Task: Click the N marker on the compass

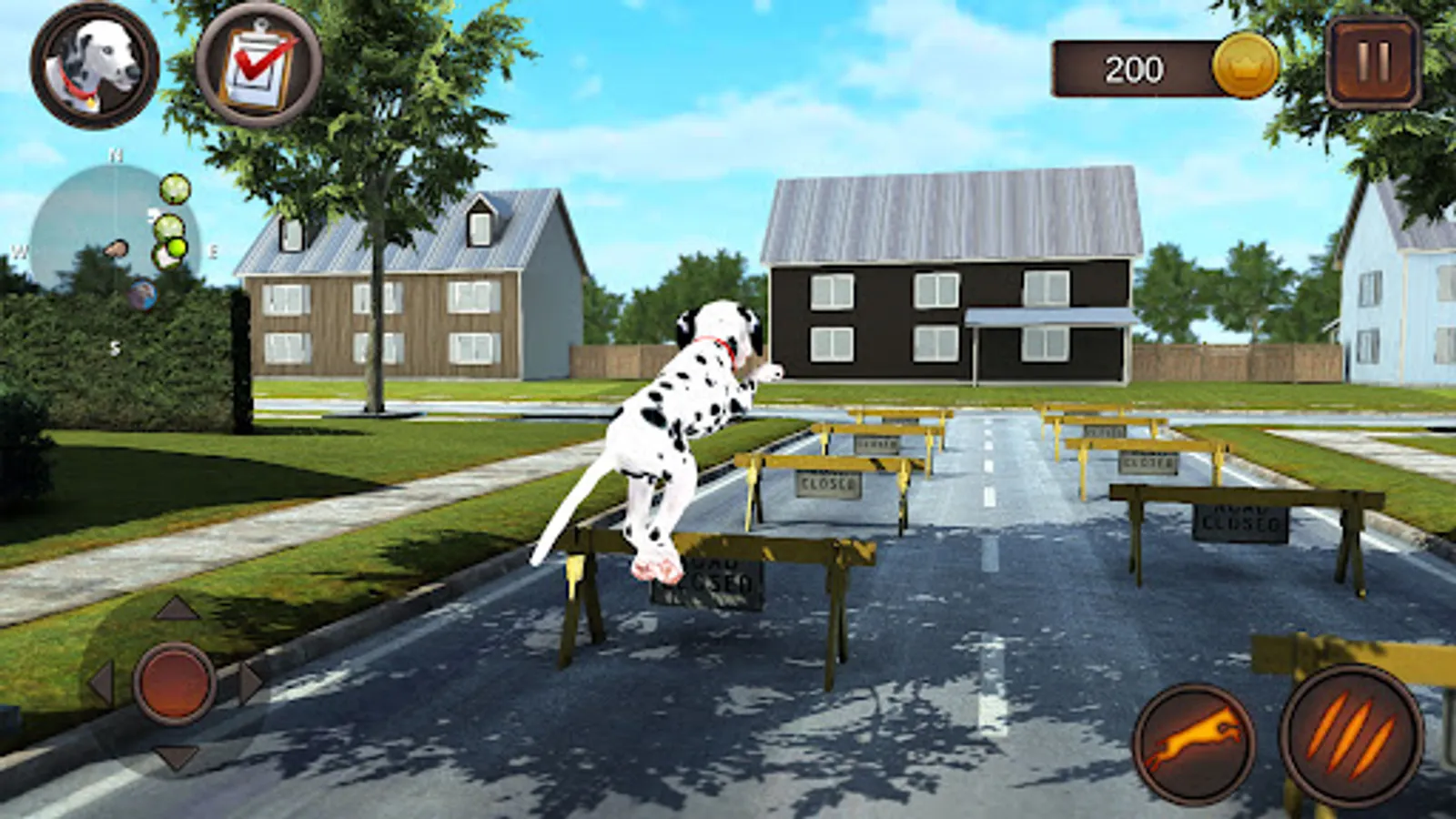Action: [115, 155]
